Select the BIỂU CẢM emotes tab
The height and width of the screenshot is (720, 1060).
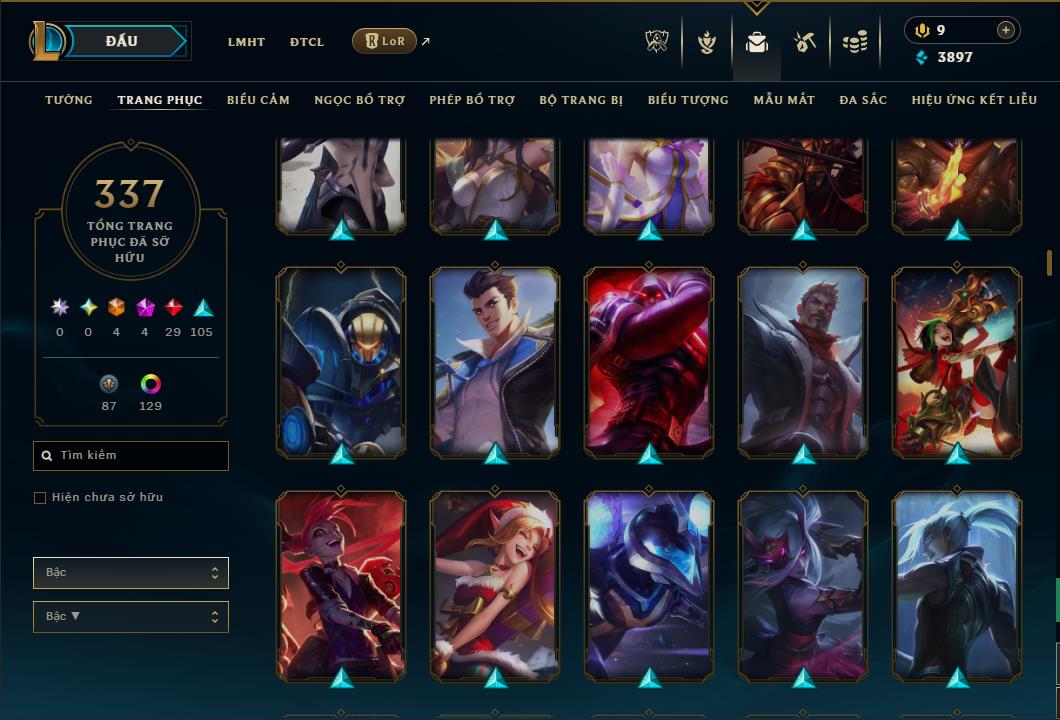258,100
